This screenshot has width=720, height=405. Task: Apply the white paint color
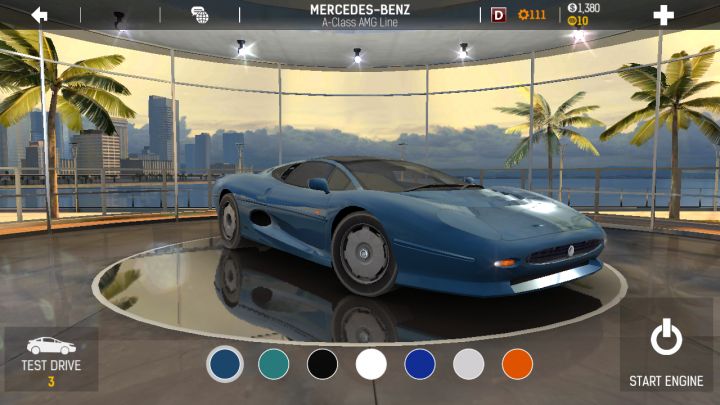pos(371,364)
